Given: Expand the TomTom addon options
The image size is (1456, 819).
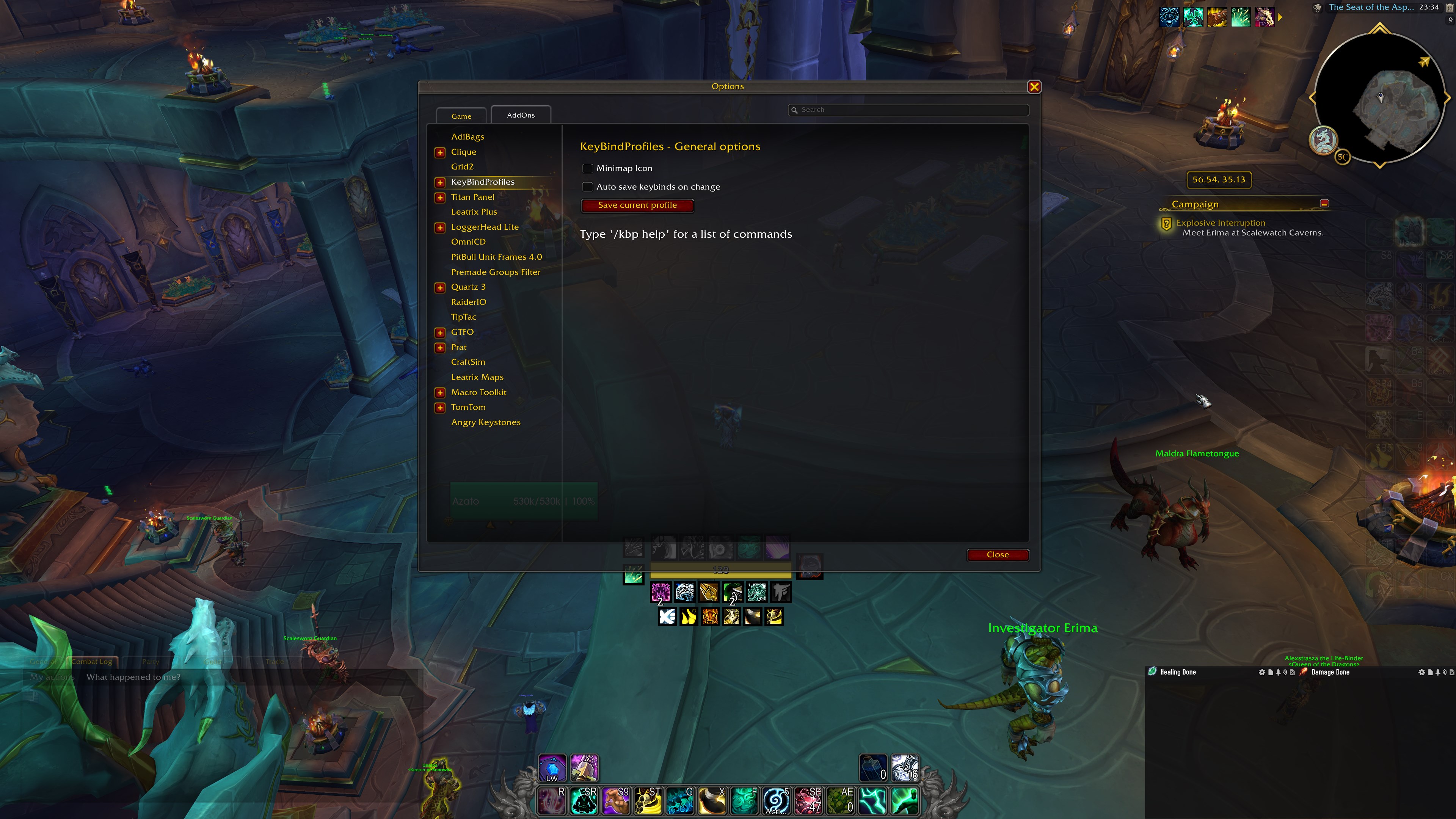Looking at the screenshot, I should (440, 407).
